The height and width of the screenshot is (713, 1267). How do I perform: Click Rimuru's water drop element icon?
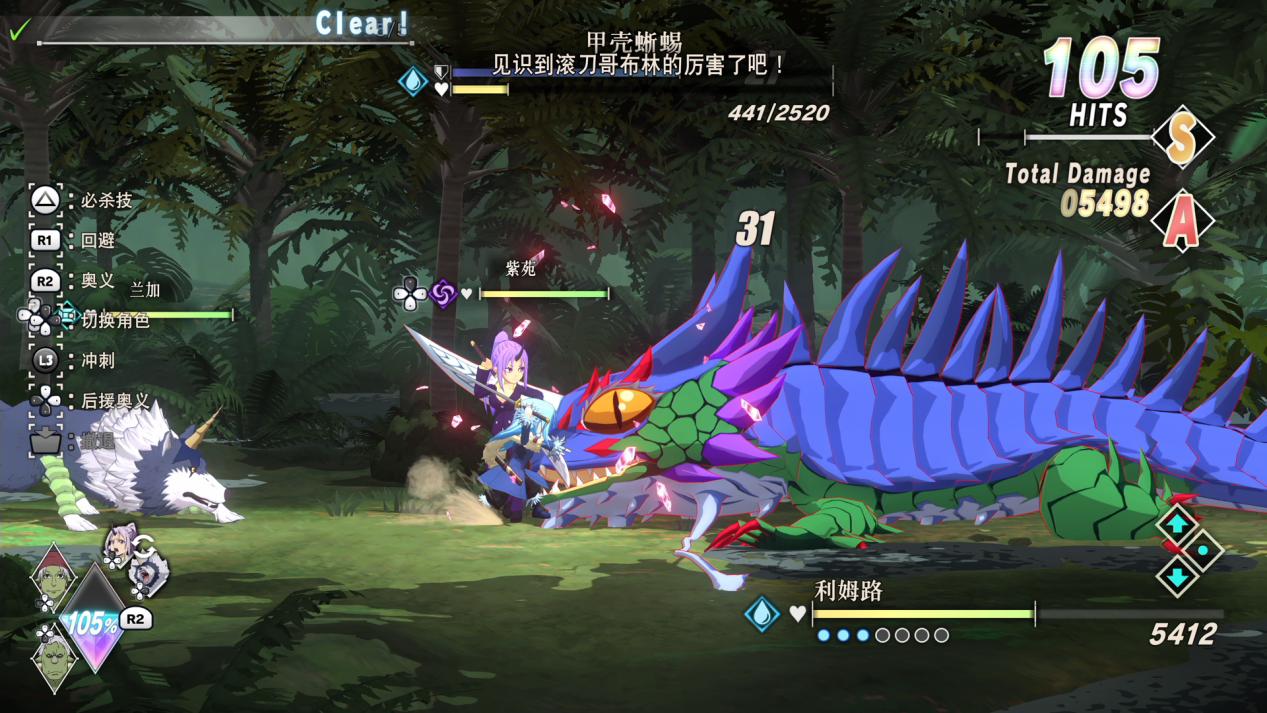(762, 613)
